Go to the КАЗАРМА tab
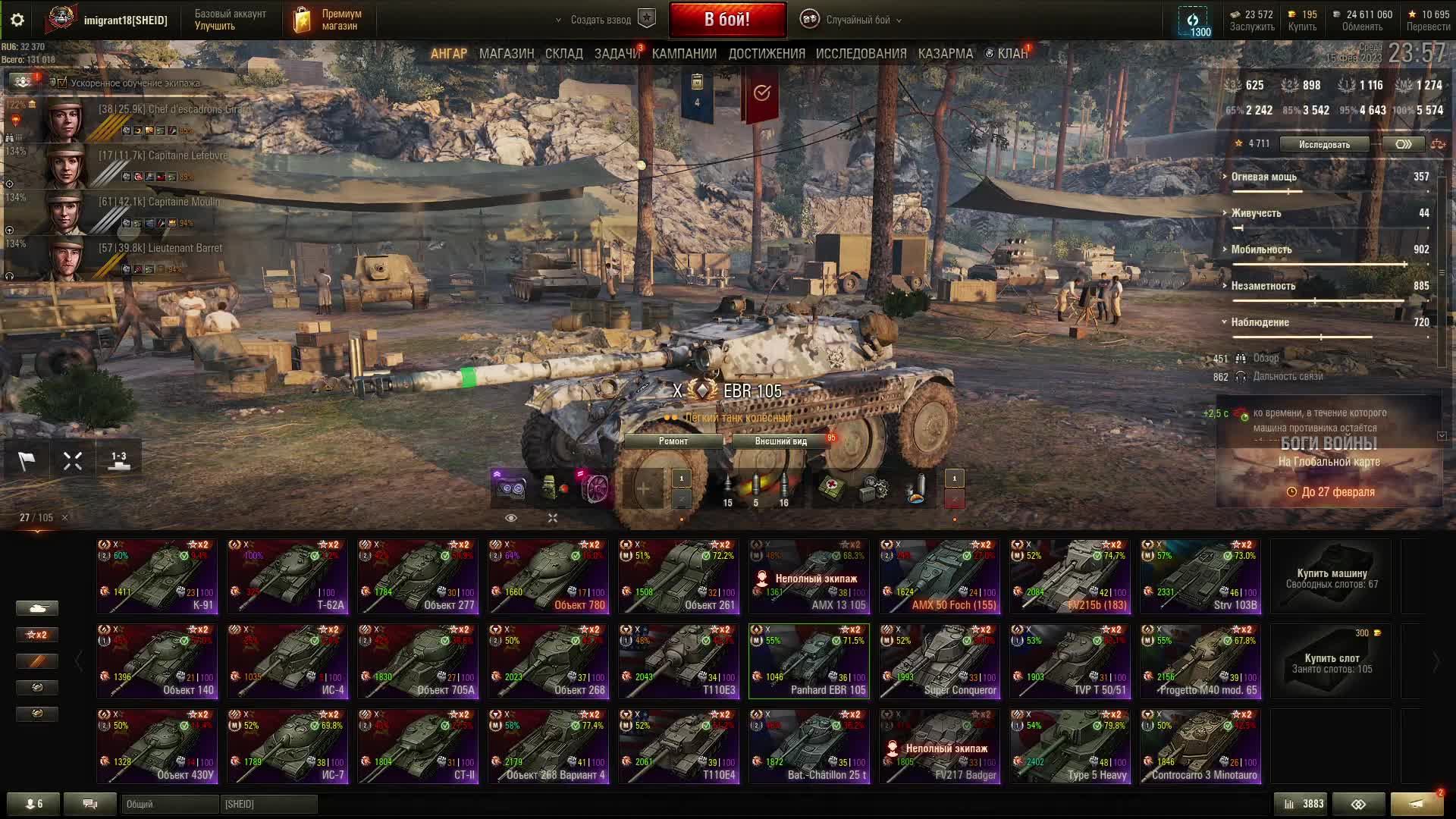 pyautogui.click(x=945, y=54)
